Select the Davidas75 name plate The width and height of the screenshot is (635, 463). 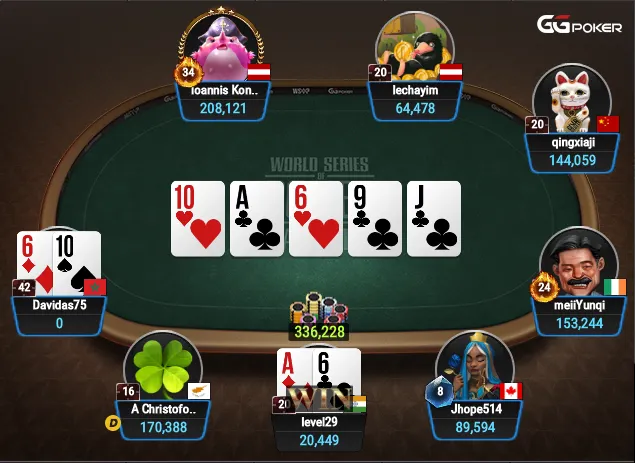59,313
